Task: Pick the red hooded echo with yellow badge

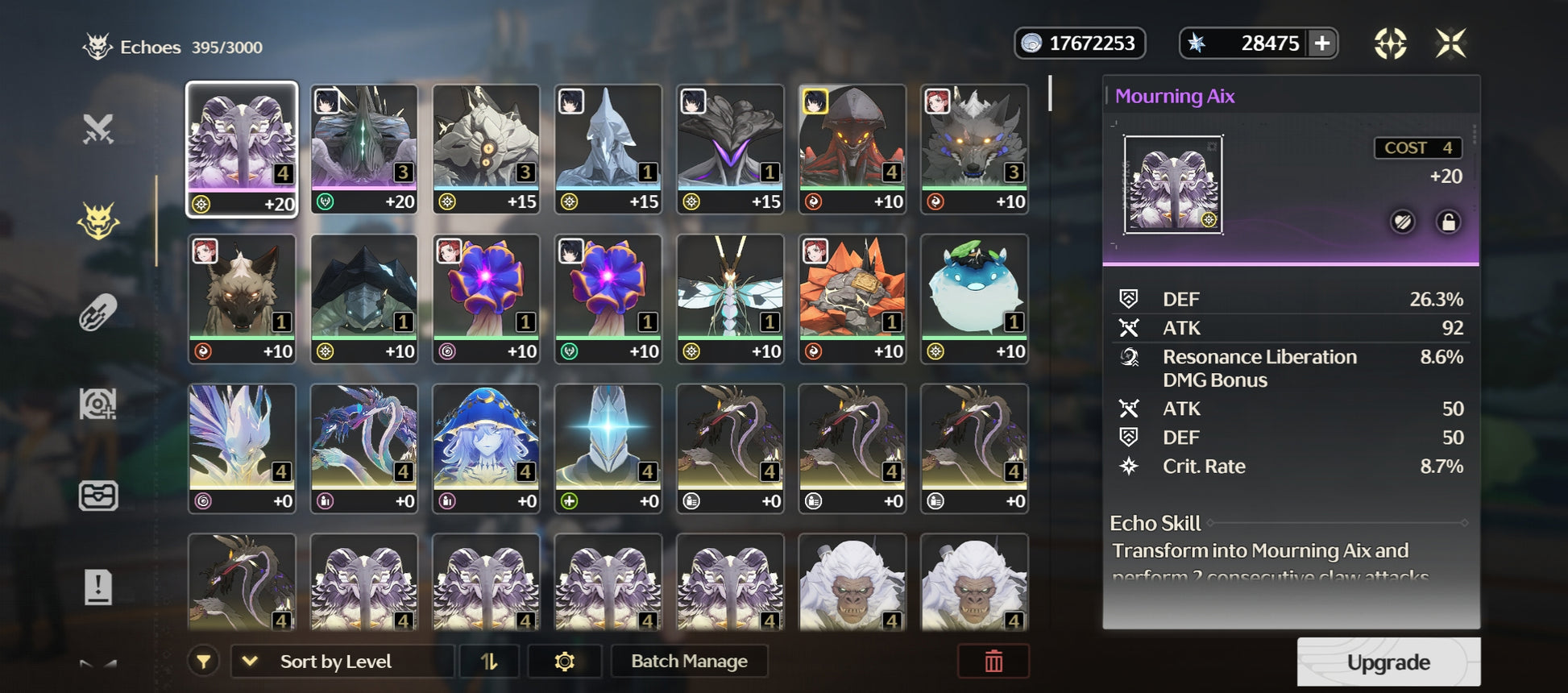Action: (x=852, y=149)
